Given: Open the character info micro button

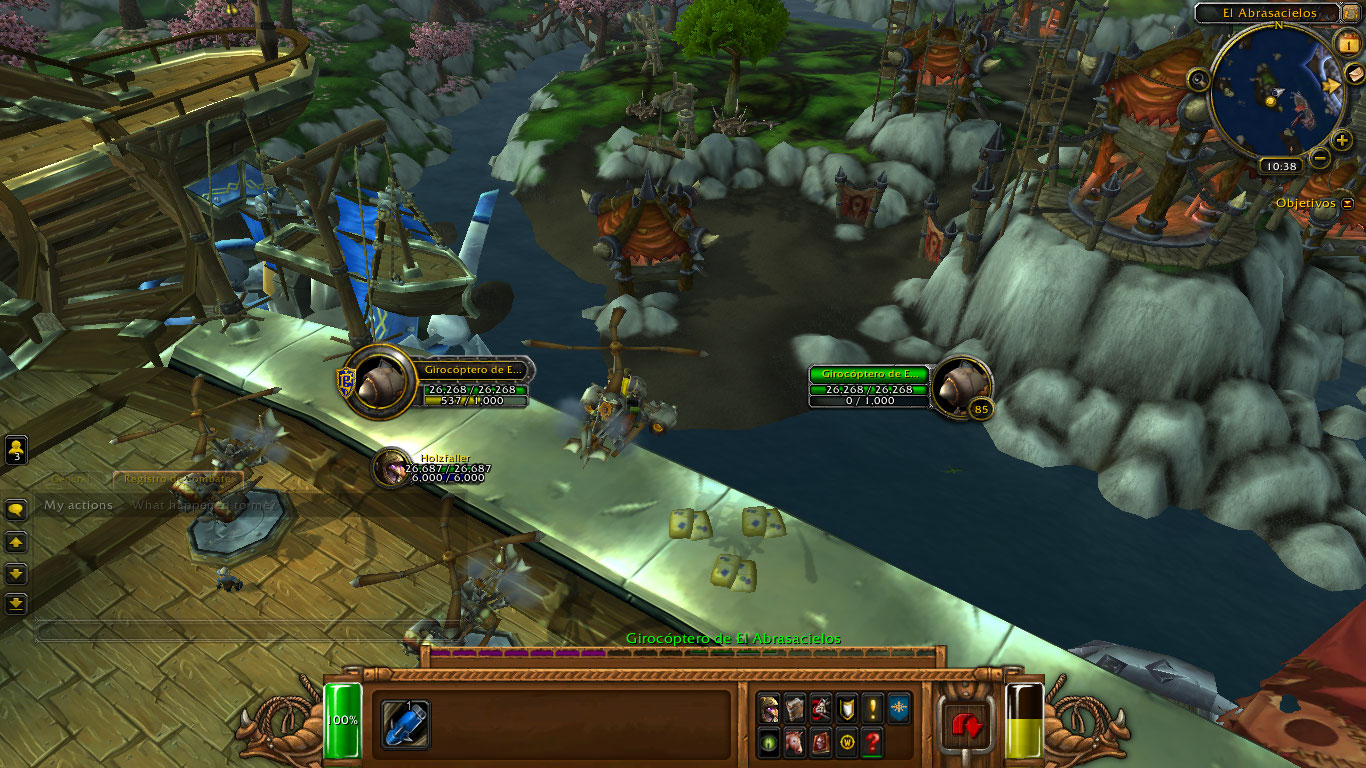Looking at the screenshot, I should tap(769, 708).
